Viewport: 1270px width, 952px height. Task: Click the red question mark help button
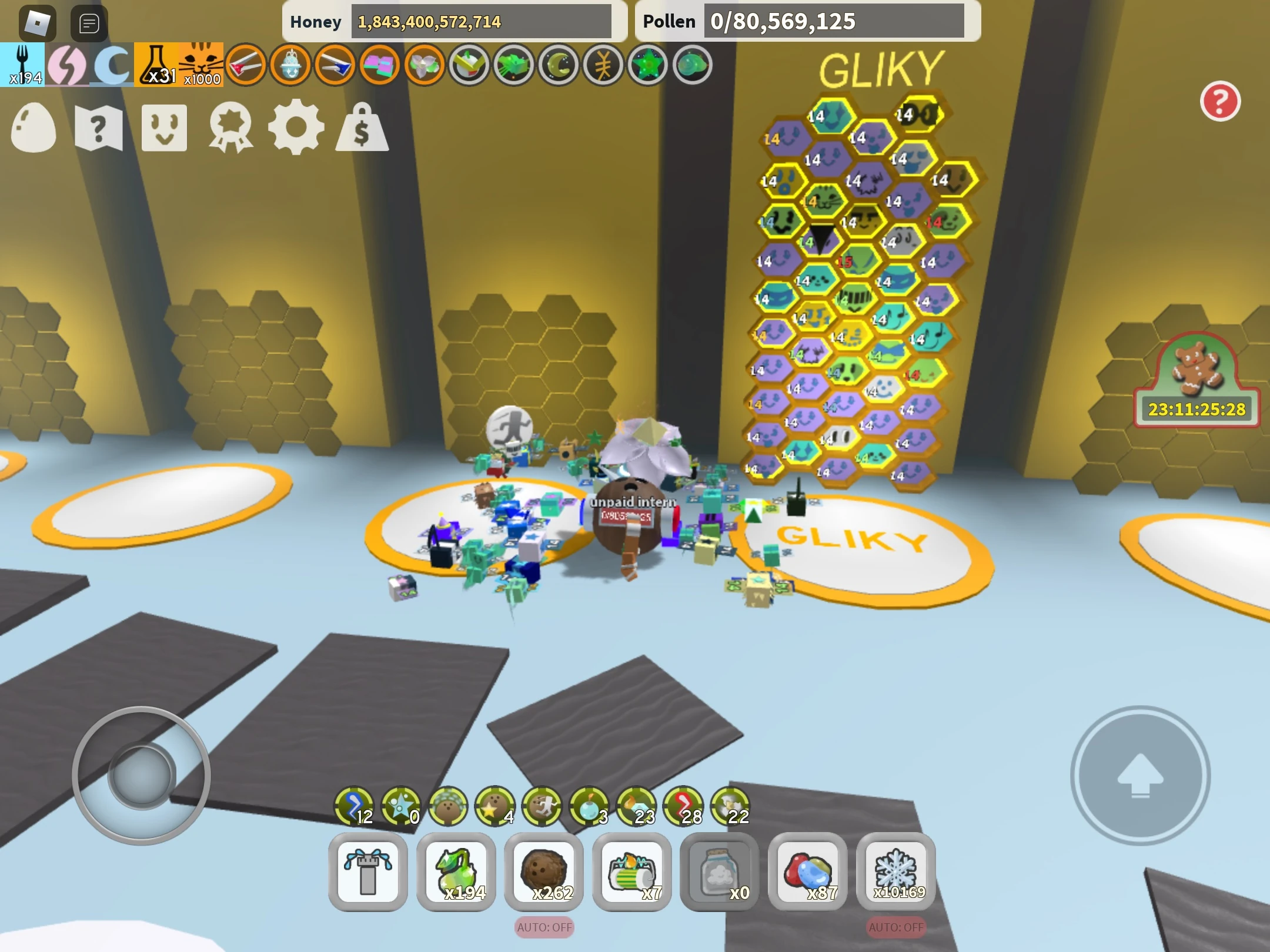tap(1222, 101)
